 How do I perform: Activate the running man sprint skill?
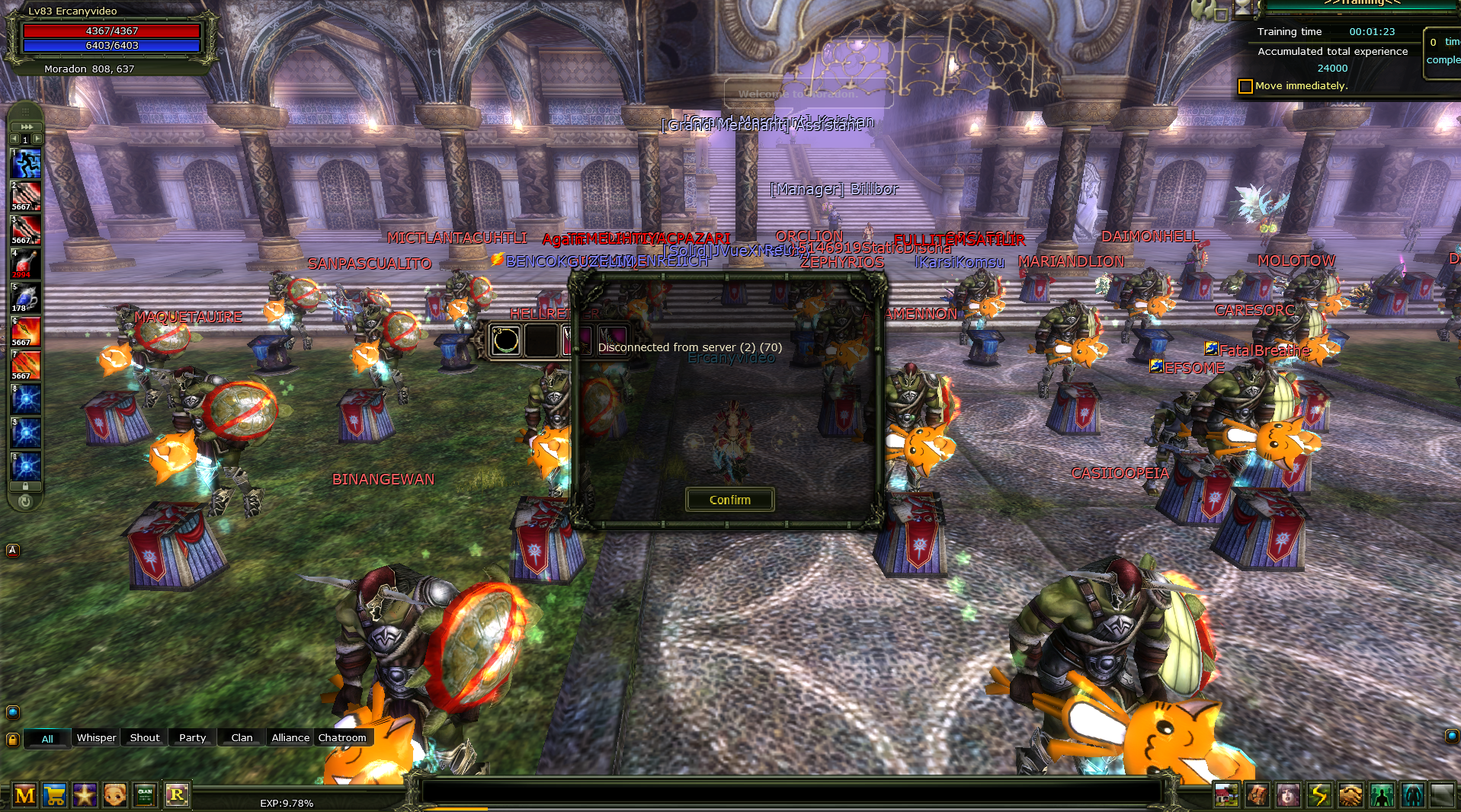coord(26,164)
